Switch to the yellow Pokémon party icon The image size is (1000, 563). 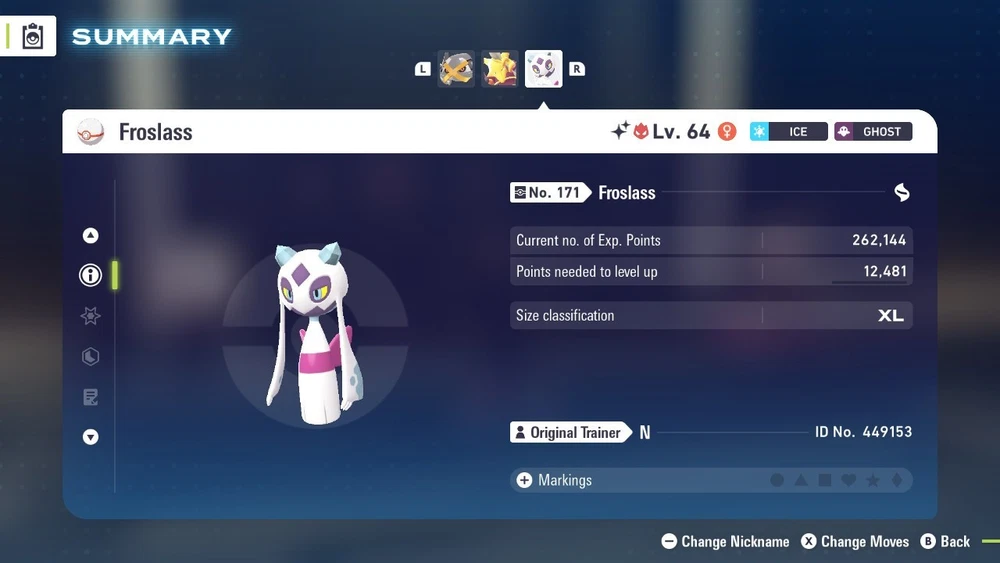click(x=500, y=69)
